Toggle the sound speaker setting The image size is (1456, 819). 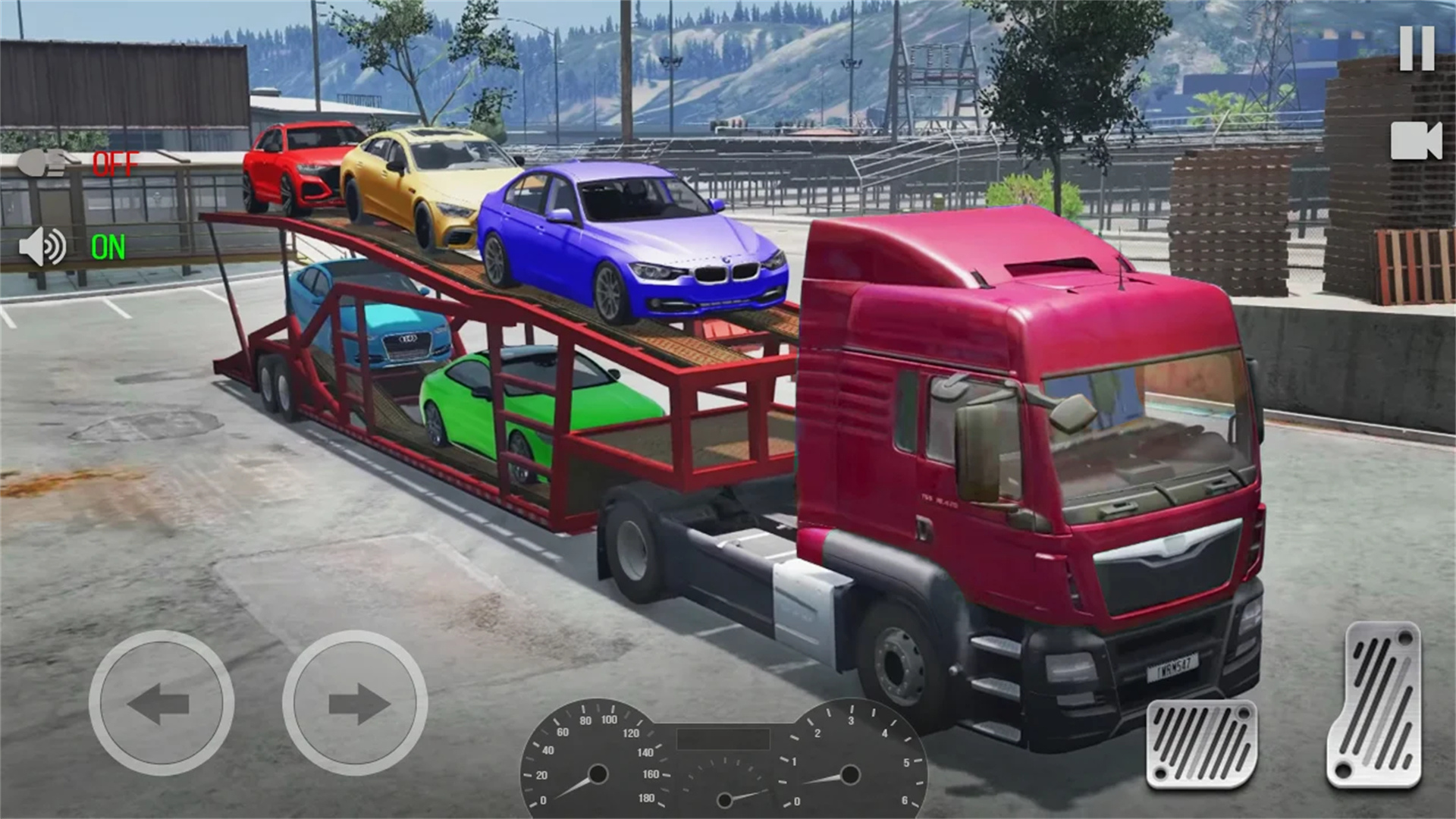[44, 247]
